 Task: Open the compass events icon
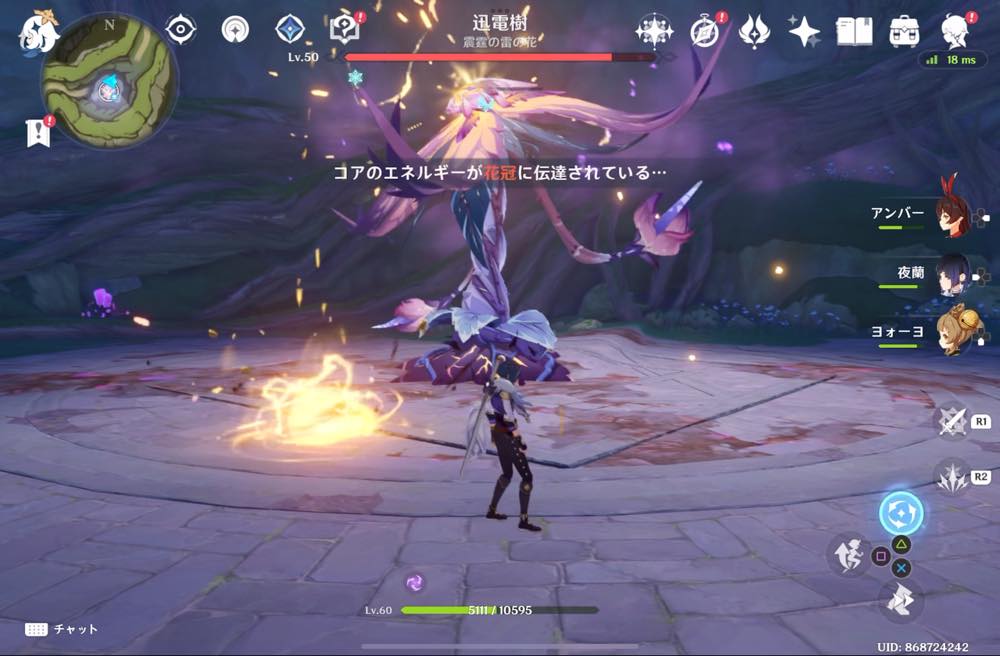tap(704, 32)
